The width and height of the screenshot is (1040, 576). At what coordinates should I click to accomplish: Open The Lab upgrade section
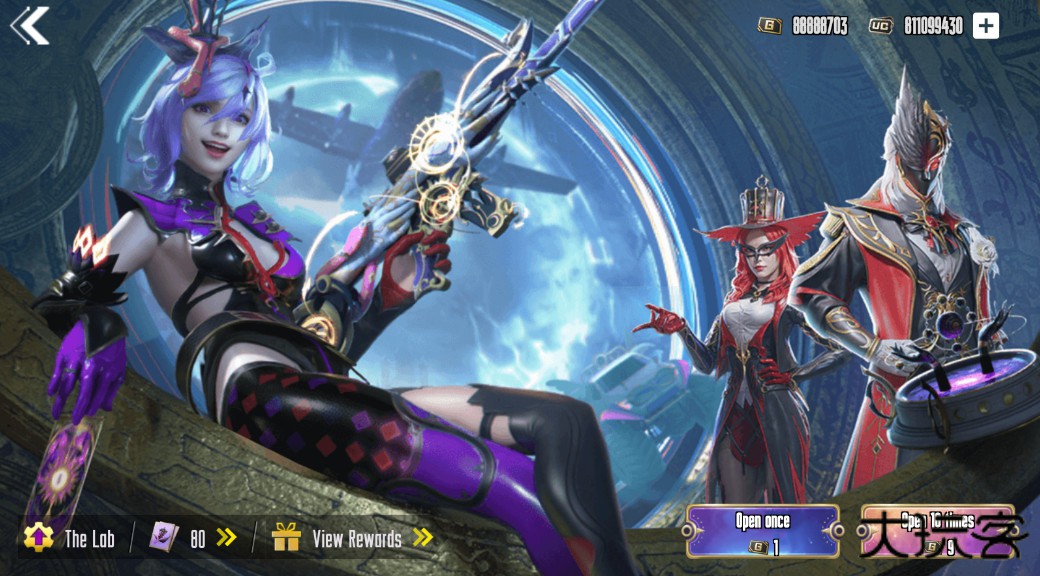tap(70, 538)
